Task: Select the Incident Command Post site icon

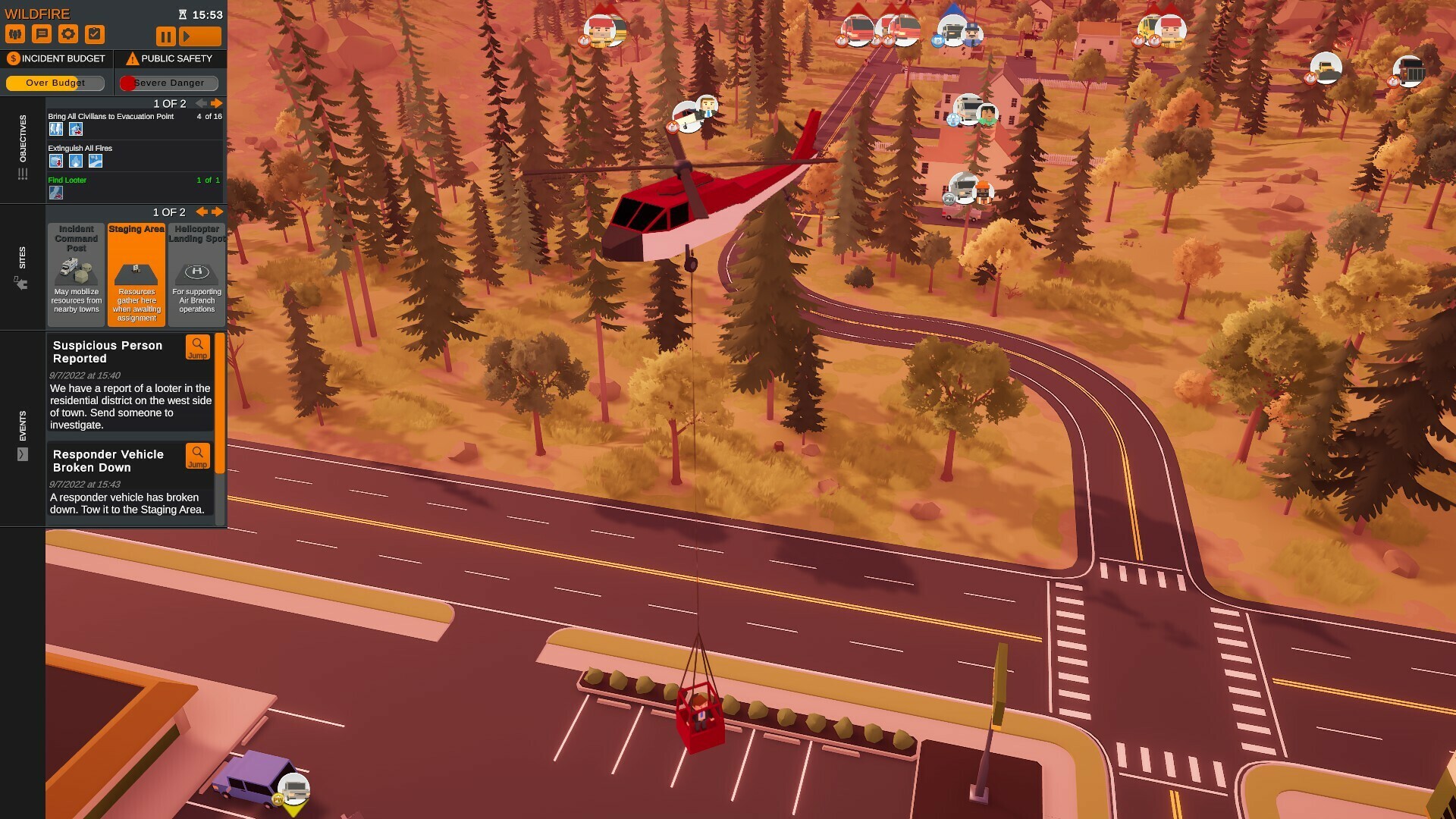Action: coord(76,273)
